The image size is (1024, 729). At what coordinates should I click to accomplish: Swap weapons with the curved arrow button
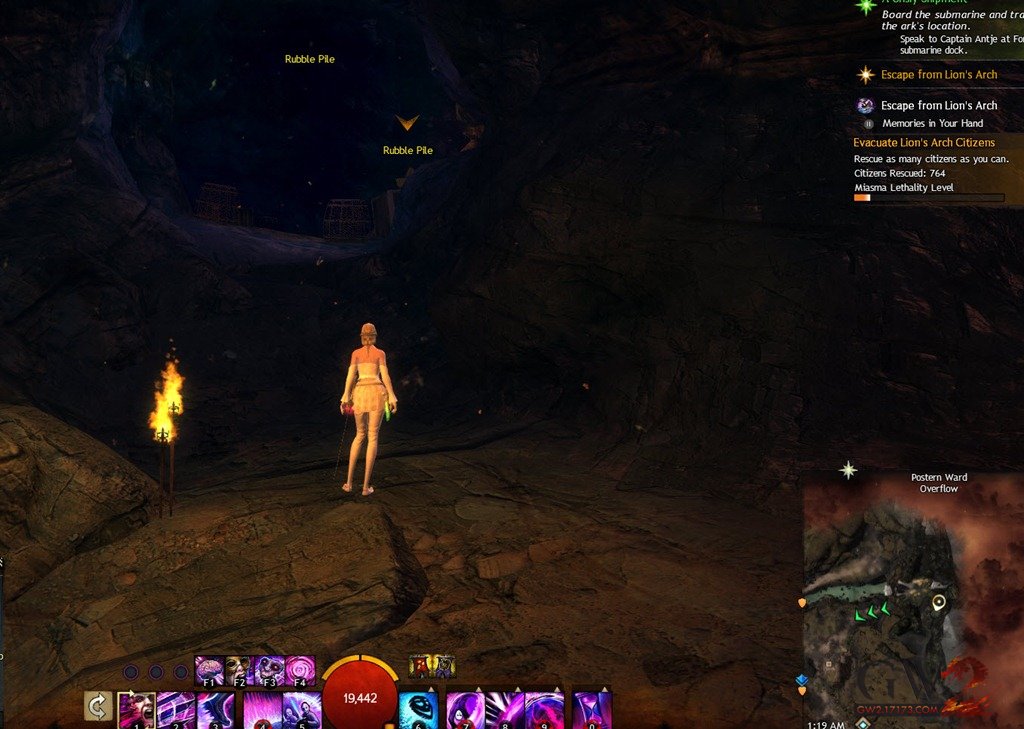tap(97, 707)
